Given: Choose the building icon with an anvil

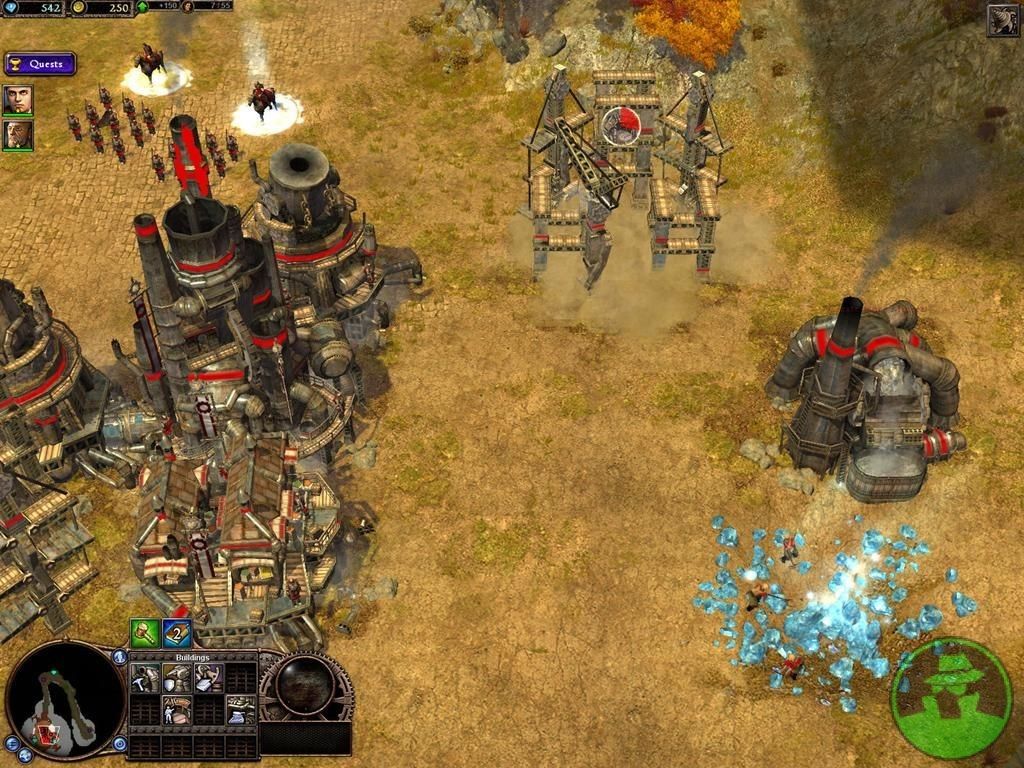Looking at the screenshot, I should pyautogui.click(x=240, y=709).
